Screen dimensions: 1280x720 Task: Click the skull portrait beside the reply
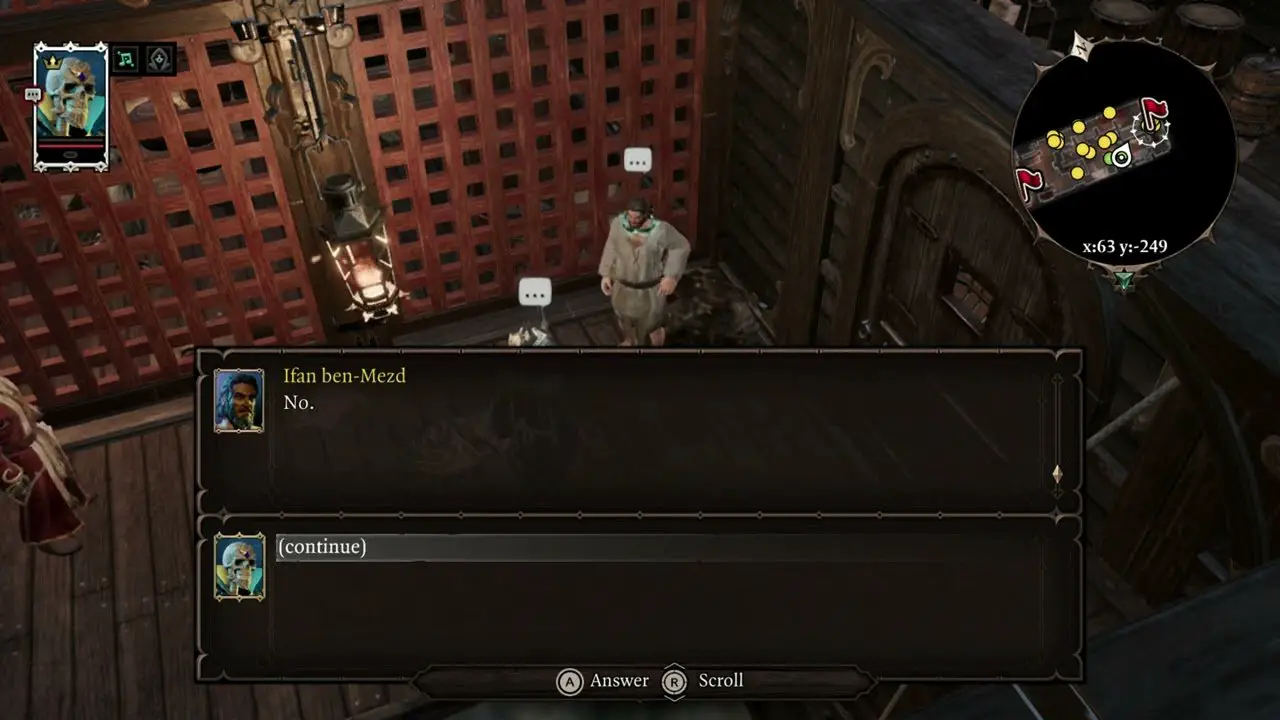pos(239,566)
